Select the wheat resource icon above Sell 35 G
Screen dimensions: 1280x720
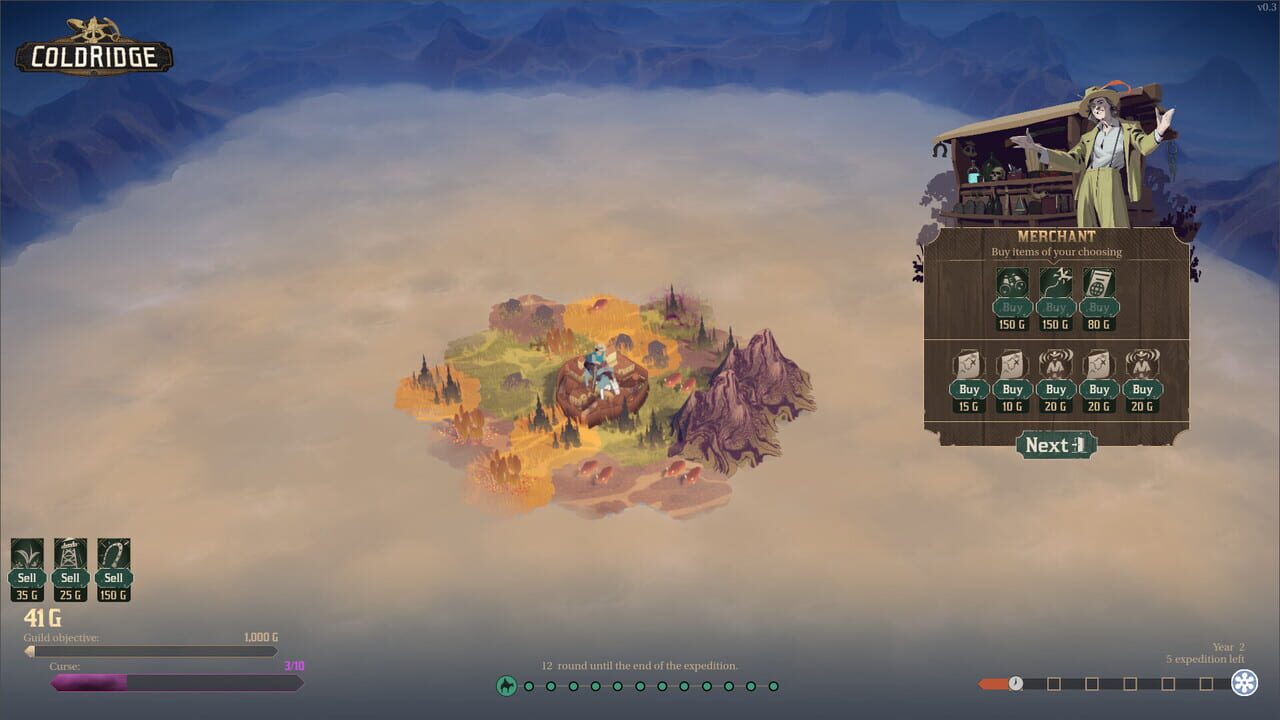click(26, 555)
